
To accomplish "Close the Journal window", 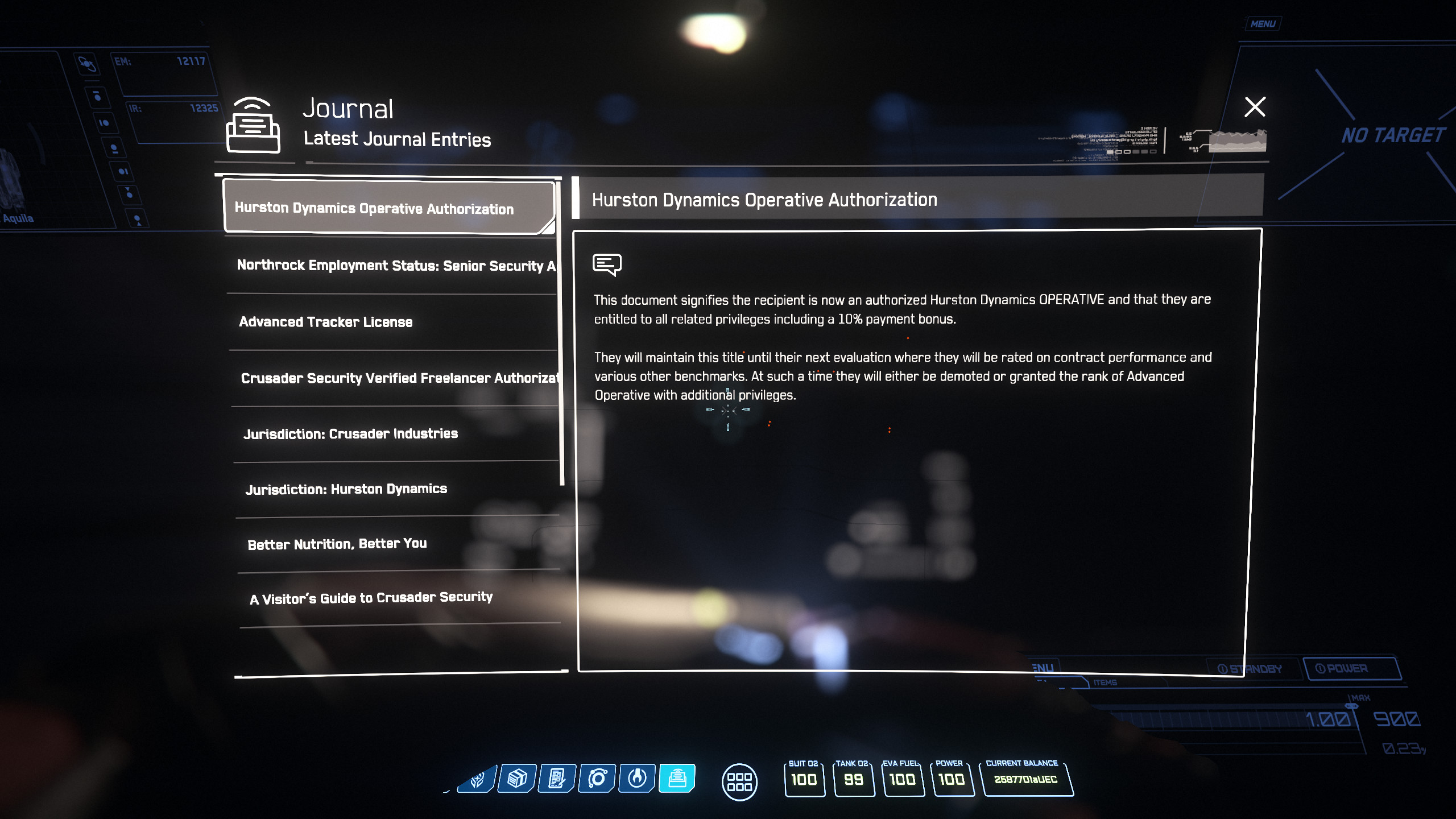I will click(x=1255, y=107).
